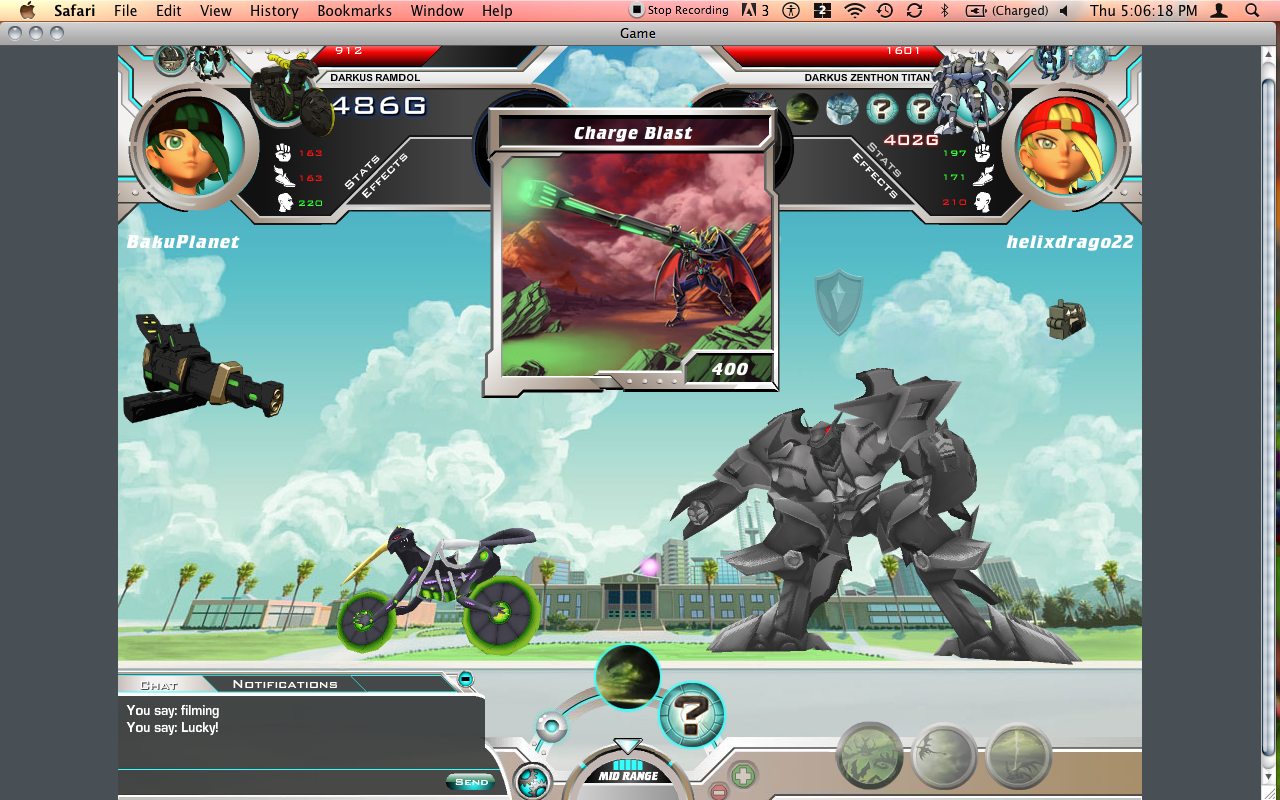Viewport: 1280px width, 800px height.
Task: Minimize the chat panel
Action: point(465,680)
